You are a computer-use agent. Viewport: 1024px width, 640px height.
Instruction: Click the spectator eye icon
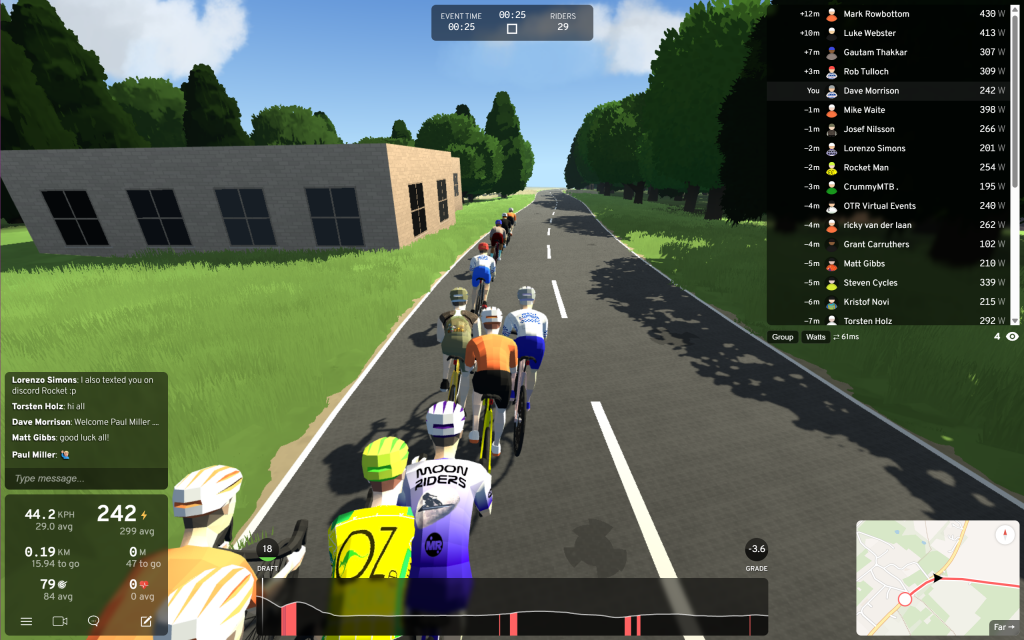point(1012,337)
